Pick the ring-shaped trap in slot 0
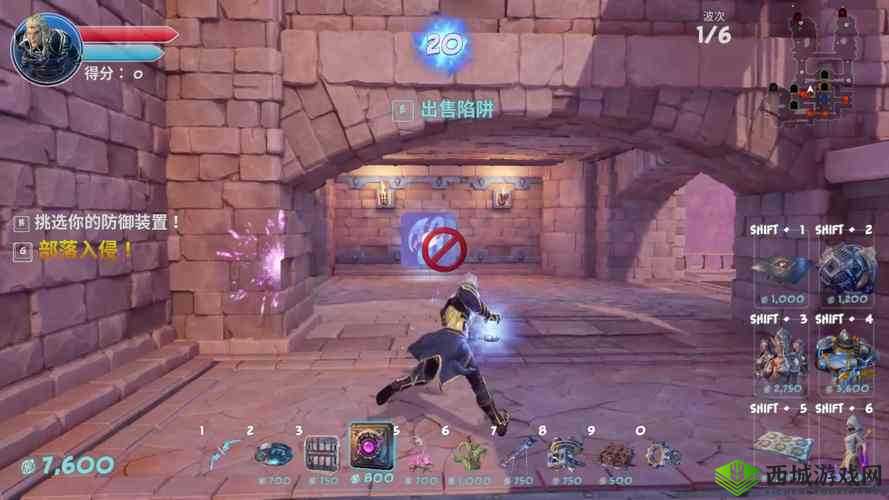The width and height of the screenshot is (889, 500). [x=660, y=455]
